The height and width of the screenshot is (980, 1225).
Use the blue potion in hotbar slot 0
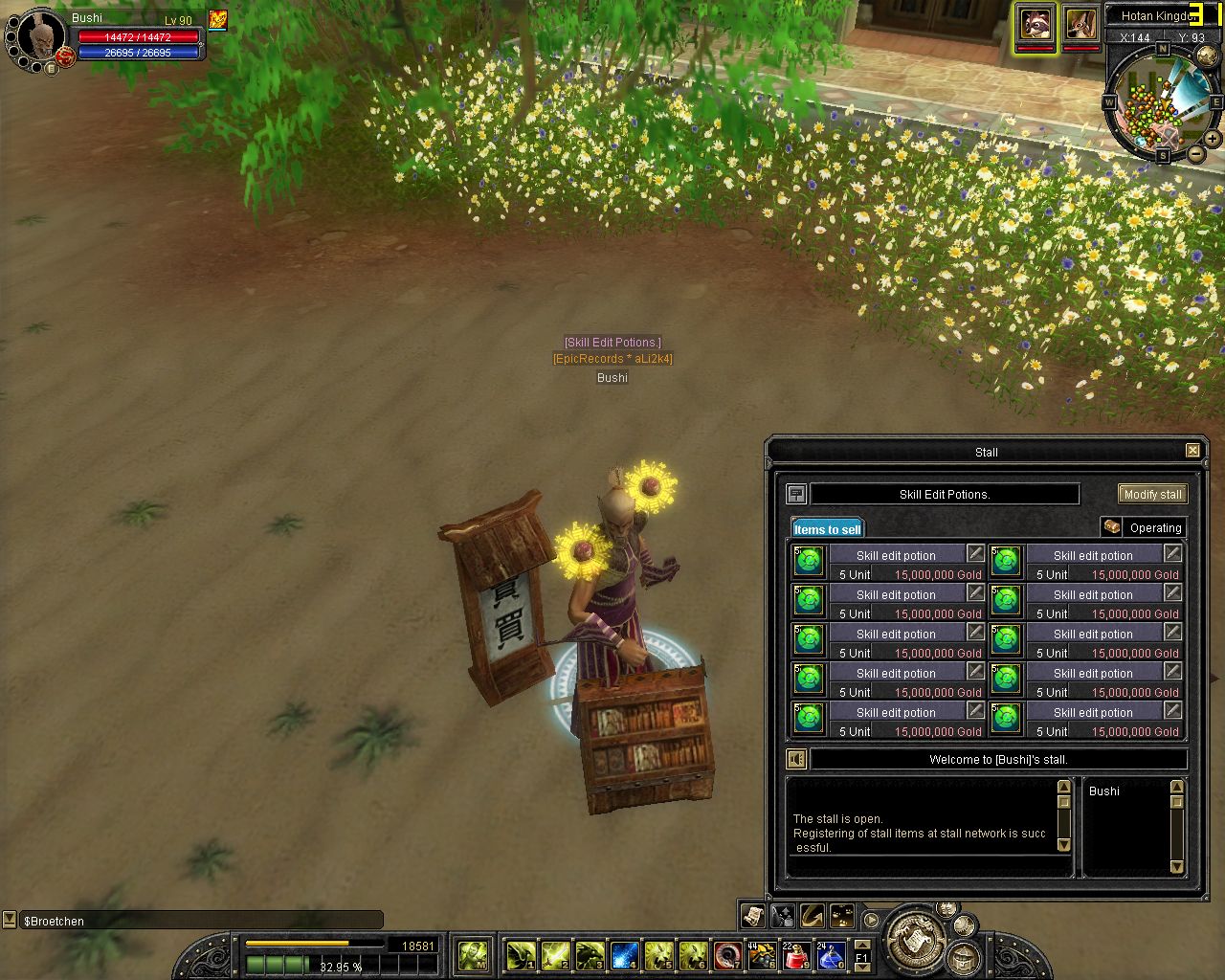[x=830, y=955]
